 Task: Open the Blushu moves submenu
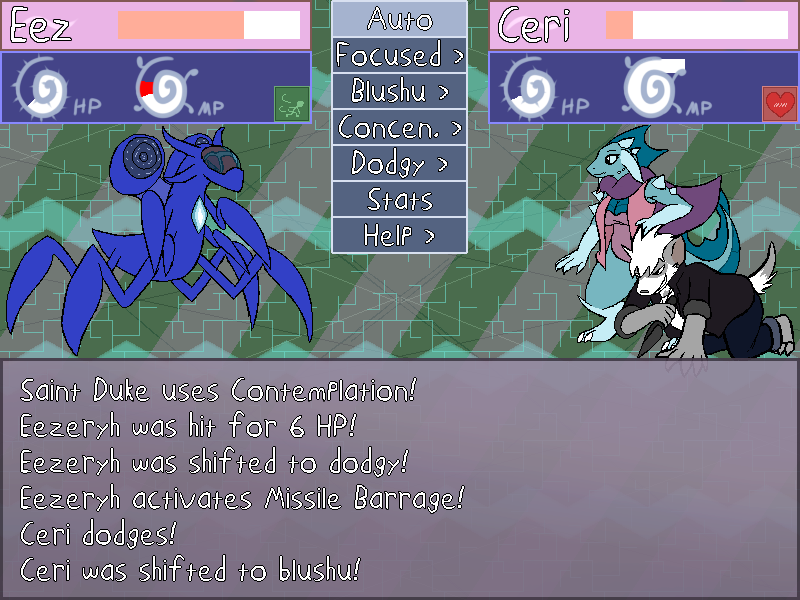(x=399, y=91)
